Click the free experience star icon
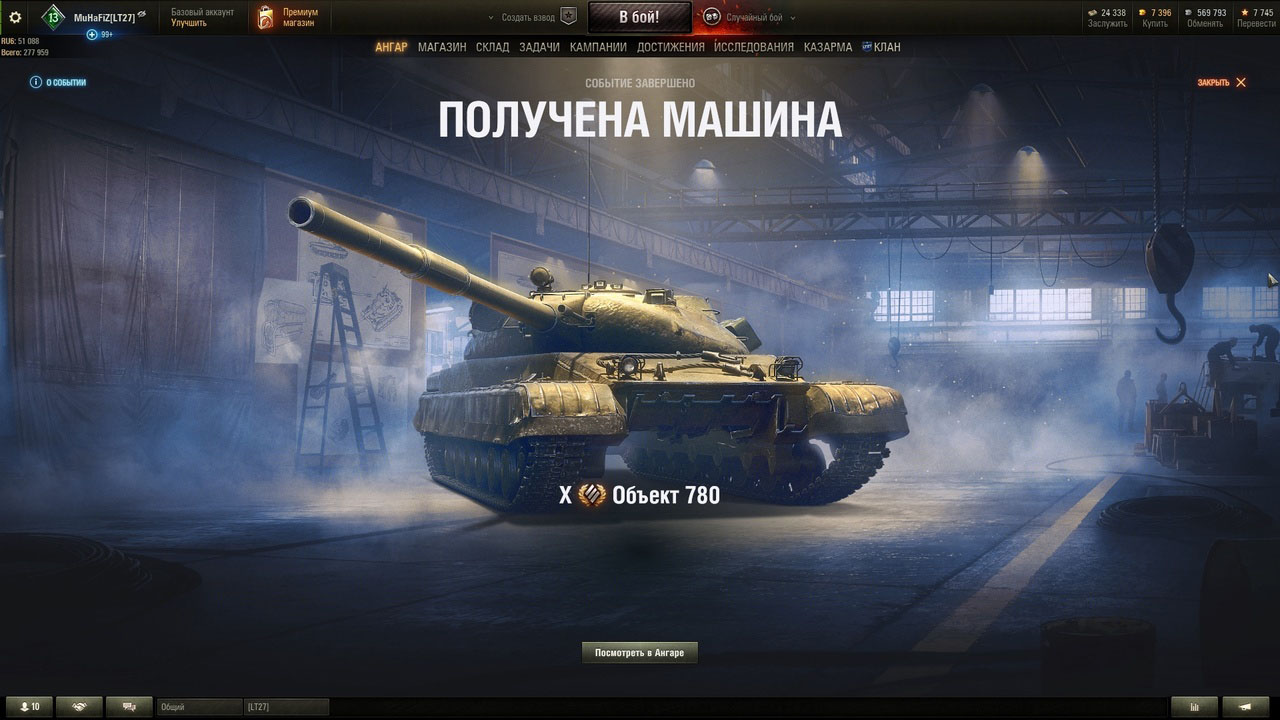 pos(1245,12)
